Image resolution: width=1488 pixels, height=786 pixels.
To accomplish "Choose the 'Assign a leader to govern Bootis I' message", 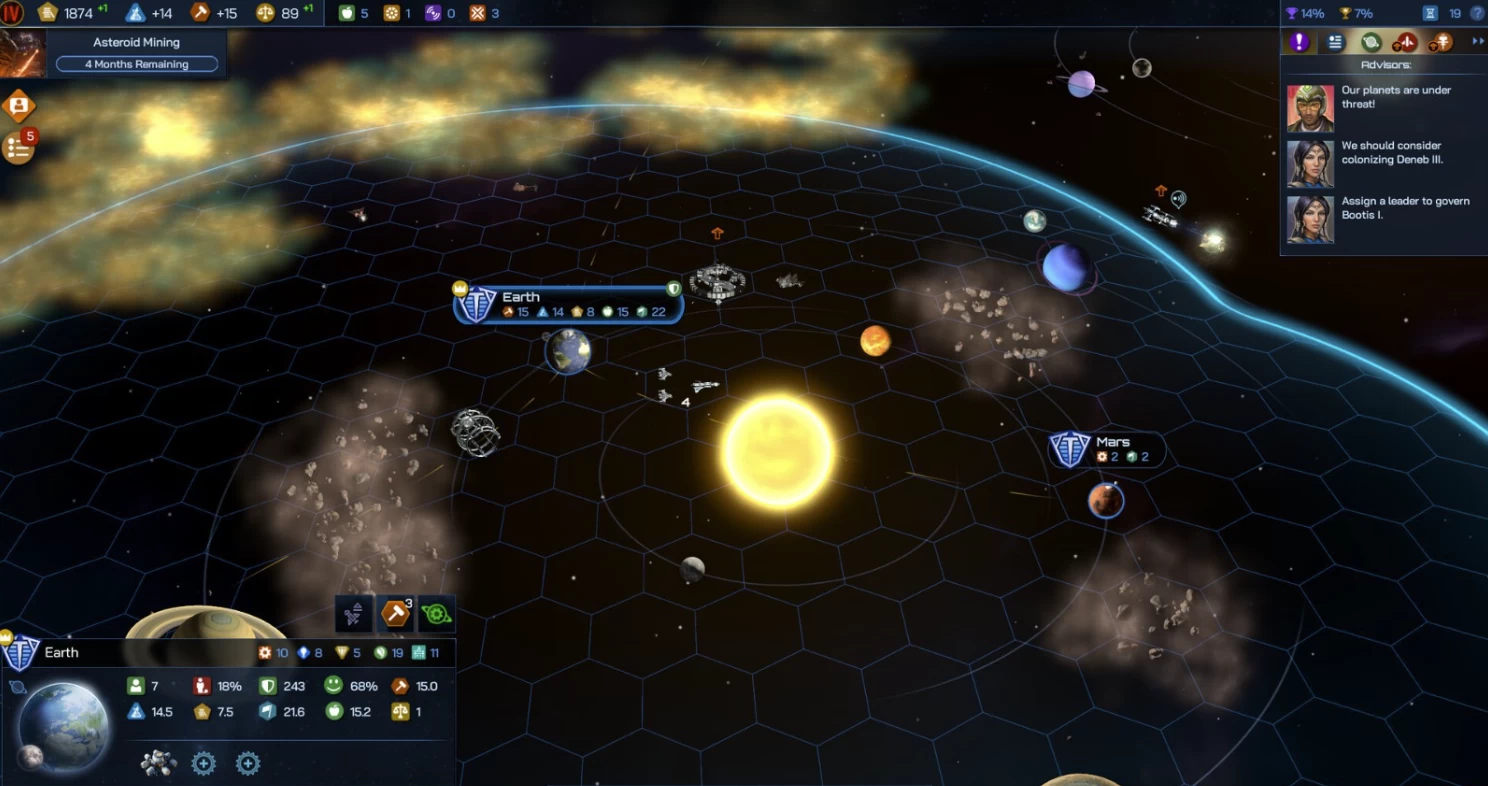I will coord(1404,208).
